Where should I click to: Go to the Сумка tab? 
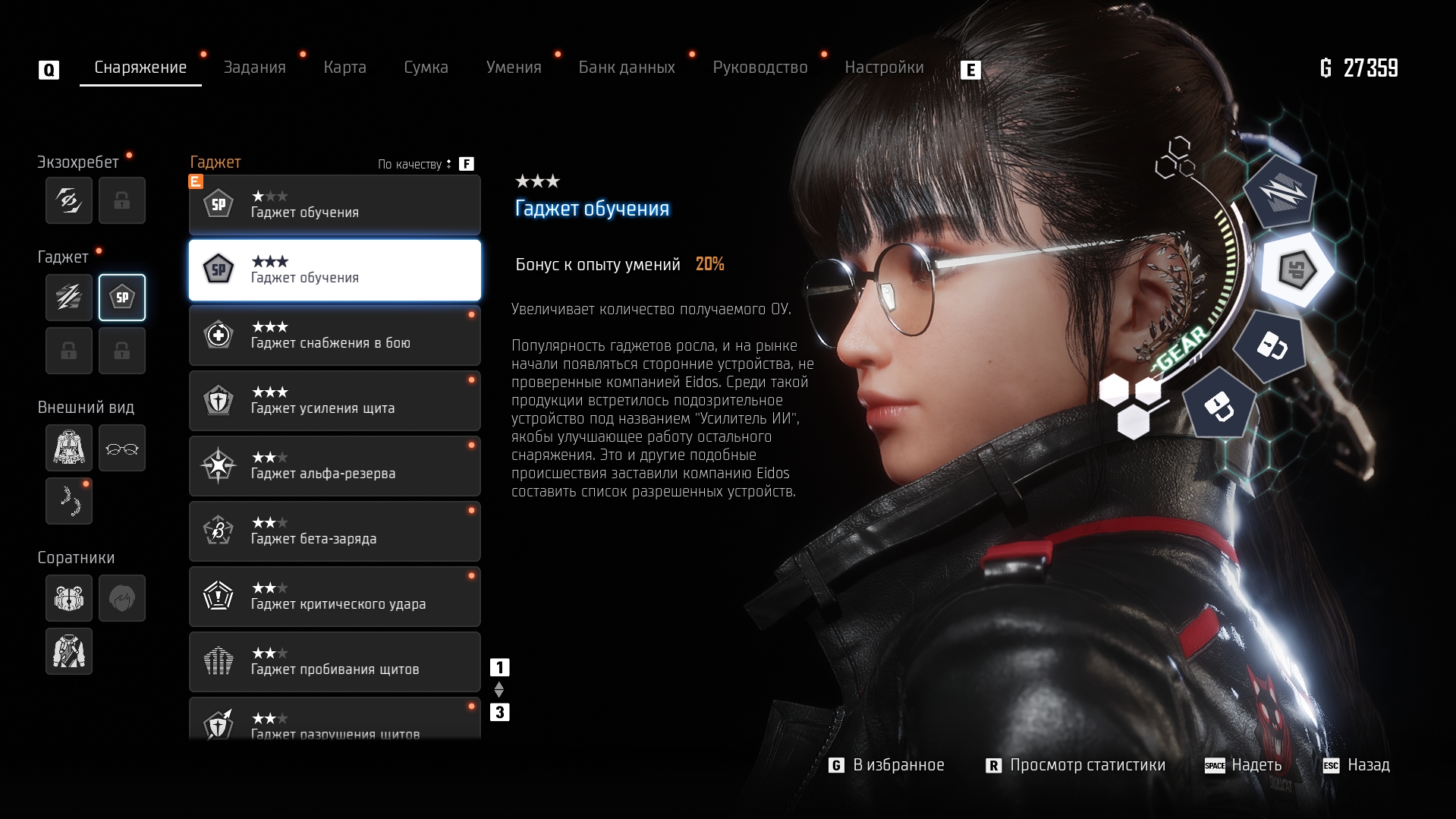426,68
